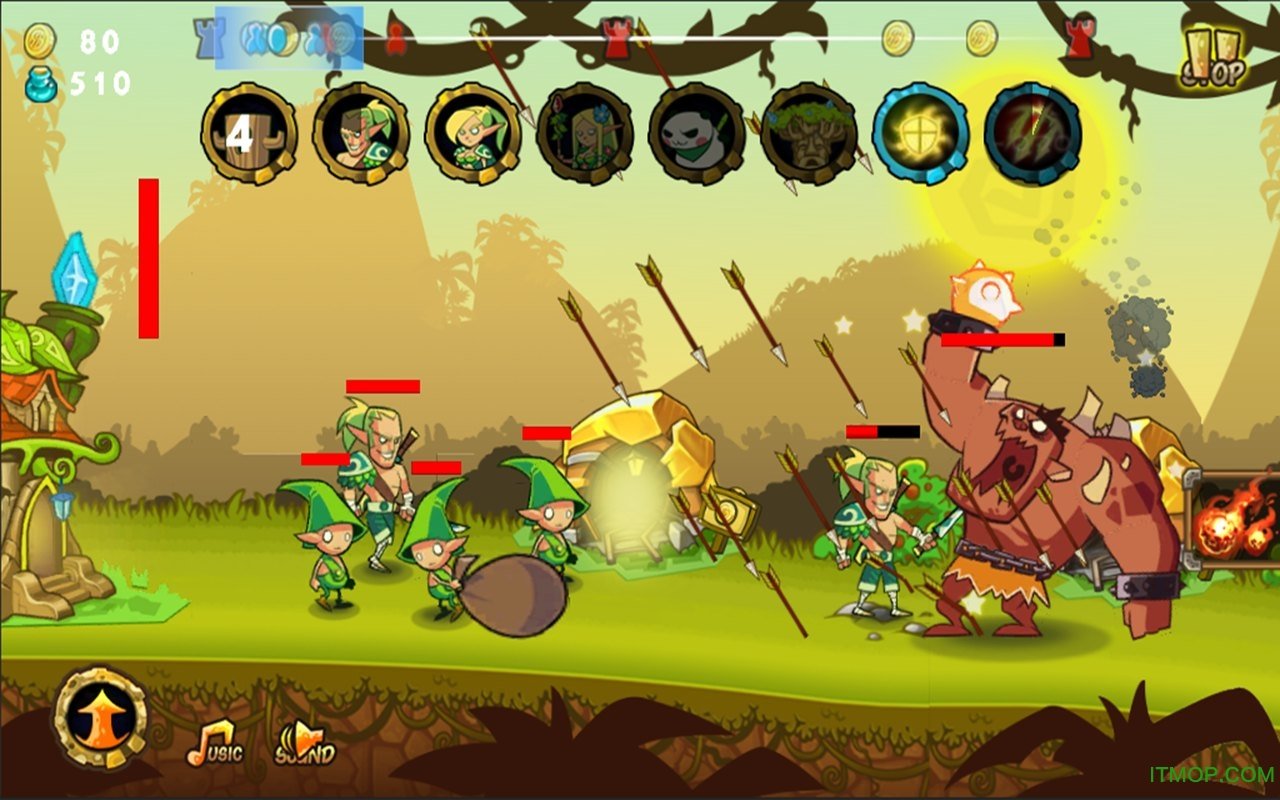
Task: Summon the elf swordsman unit
Action: coord(361,134)
